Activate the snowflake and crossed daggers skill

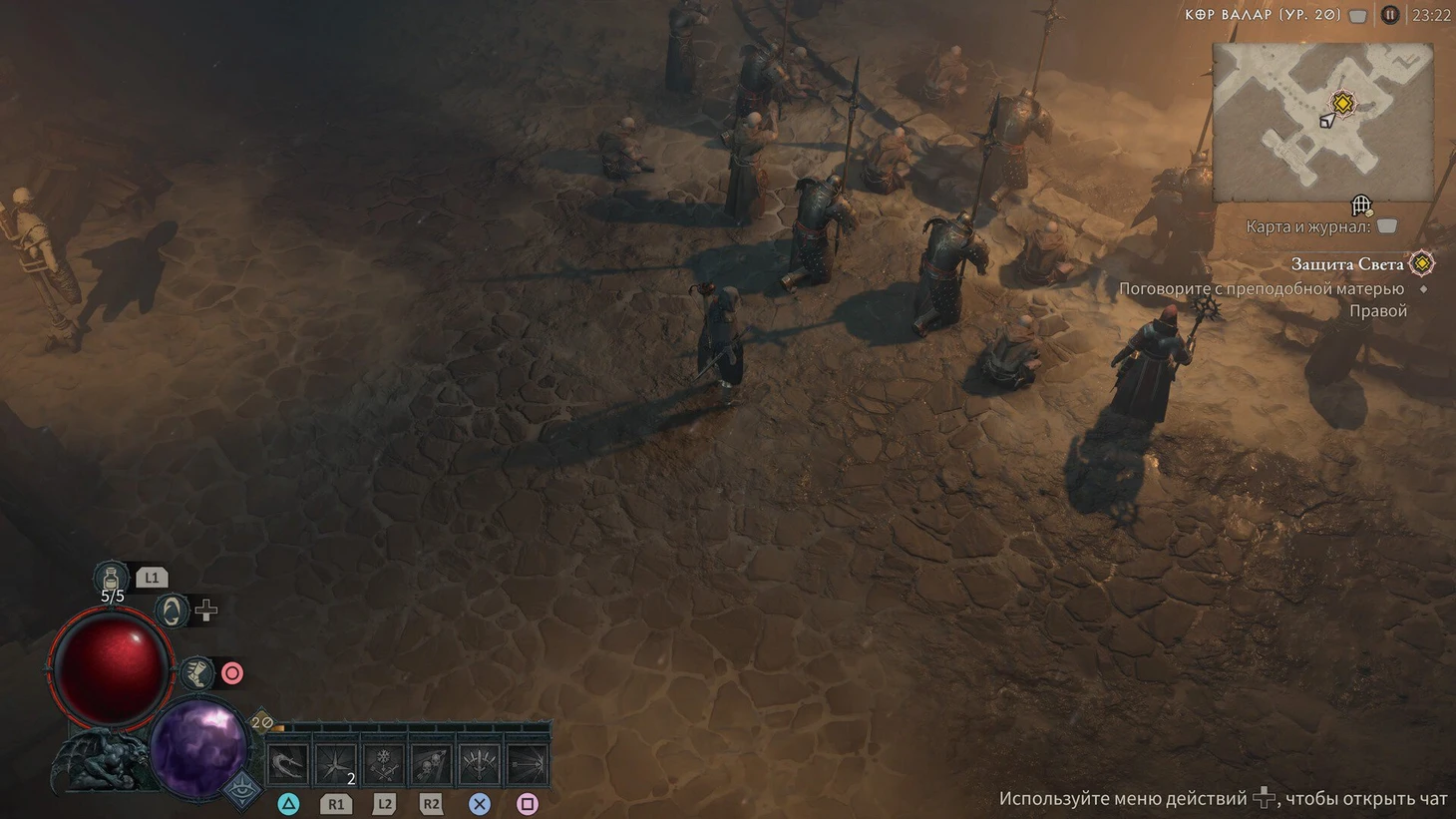click(384, 766)
